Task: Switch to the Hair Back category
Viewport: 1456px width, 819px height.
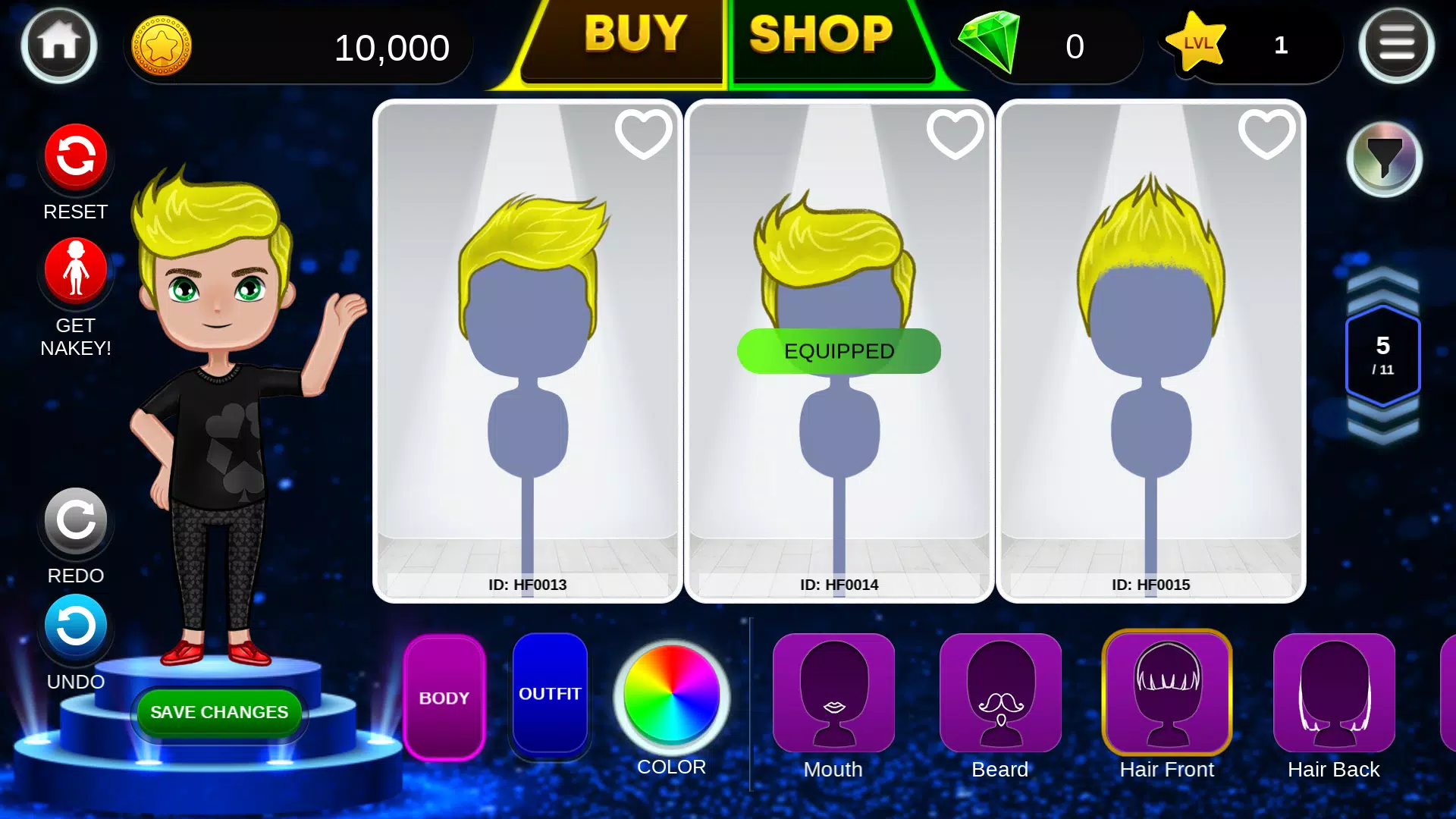Action: (x=1332, y=692)
